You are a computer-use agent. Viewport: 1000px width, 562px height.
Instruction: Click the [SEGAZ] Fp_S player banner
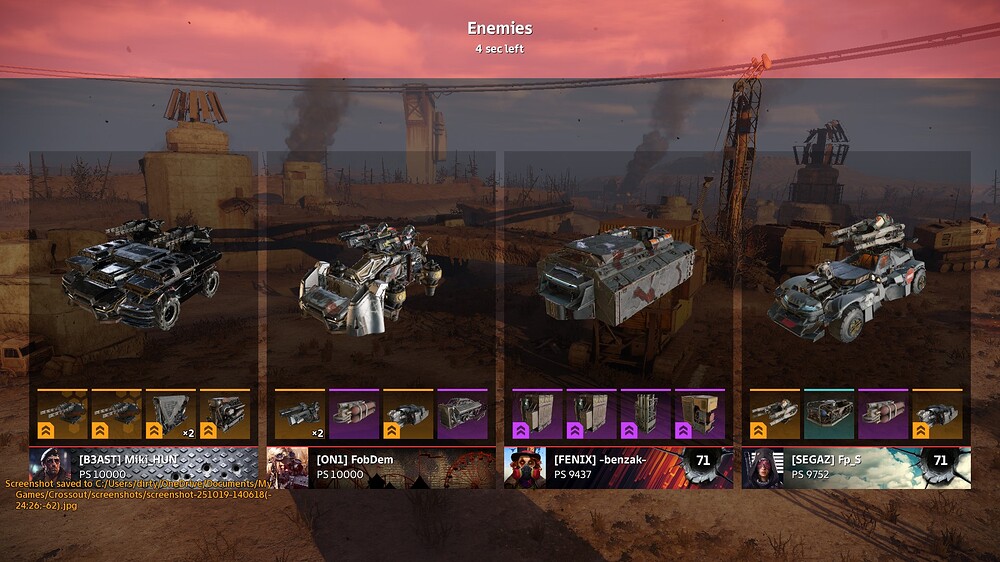click(856, 467)
